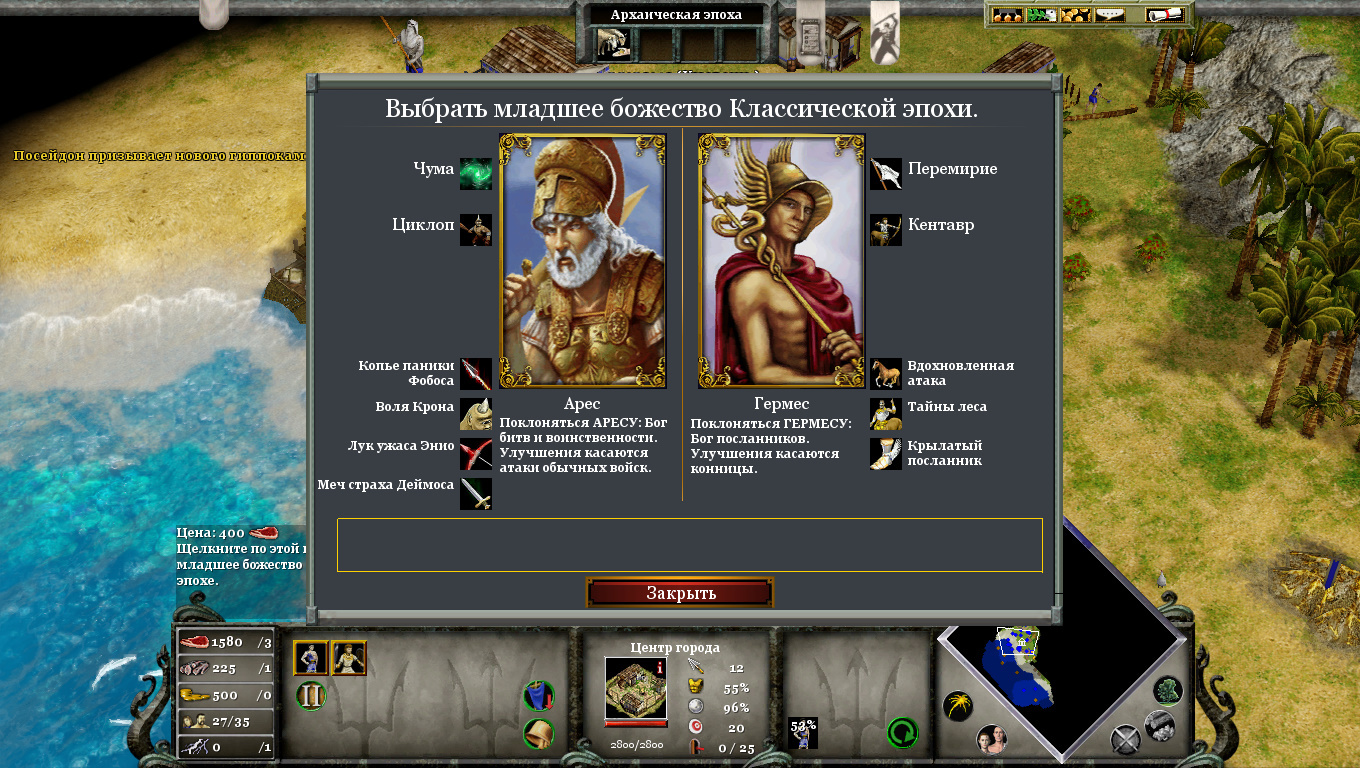Click the Secrets of the Forest upgrade icon
Screen dimensions: 1360x768
885,413
